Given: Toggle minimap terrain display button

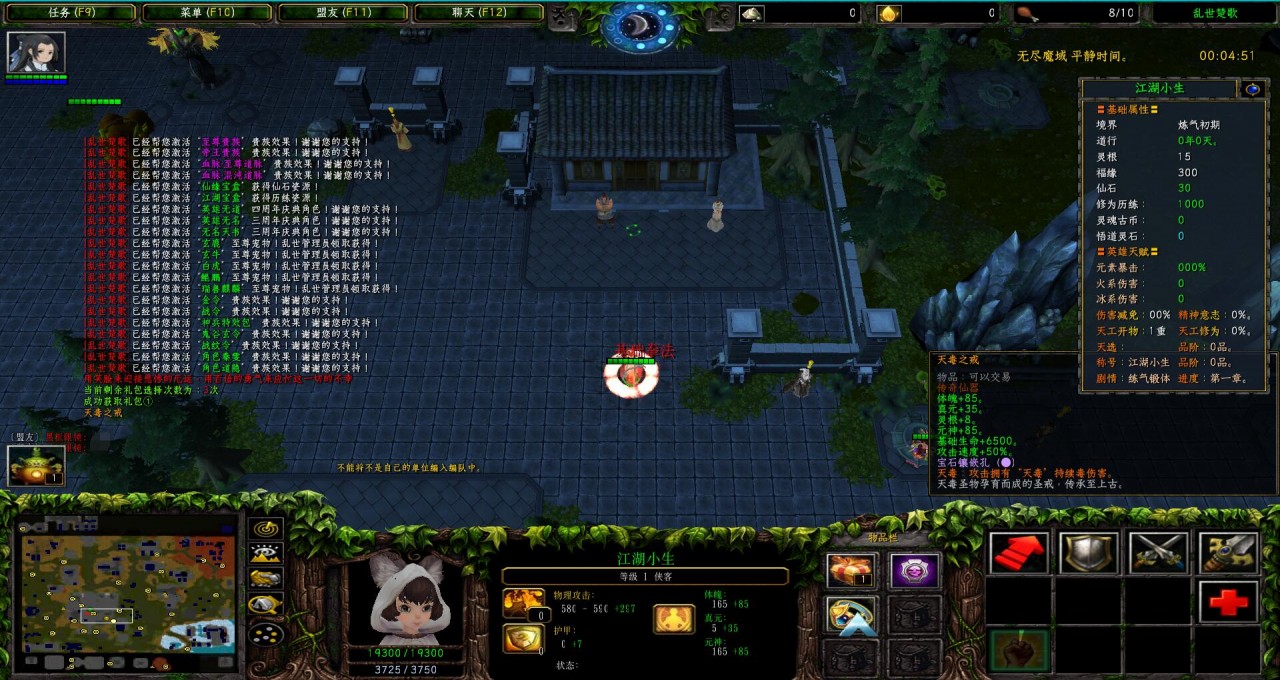Looking at the screenshot, I should [265, 553].
